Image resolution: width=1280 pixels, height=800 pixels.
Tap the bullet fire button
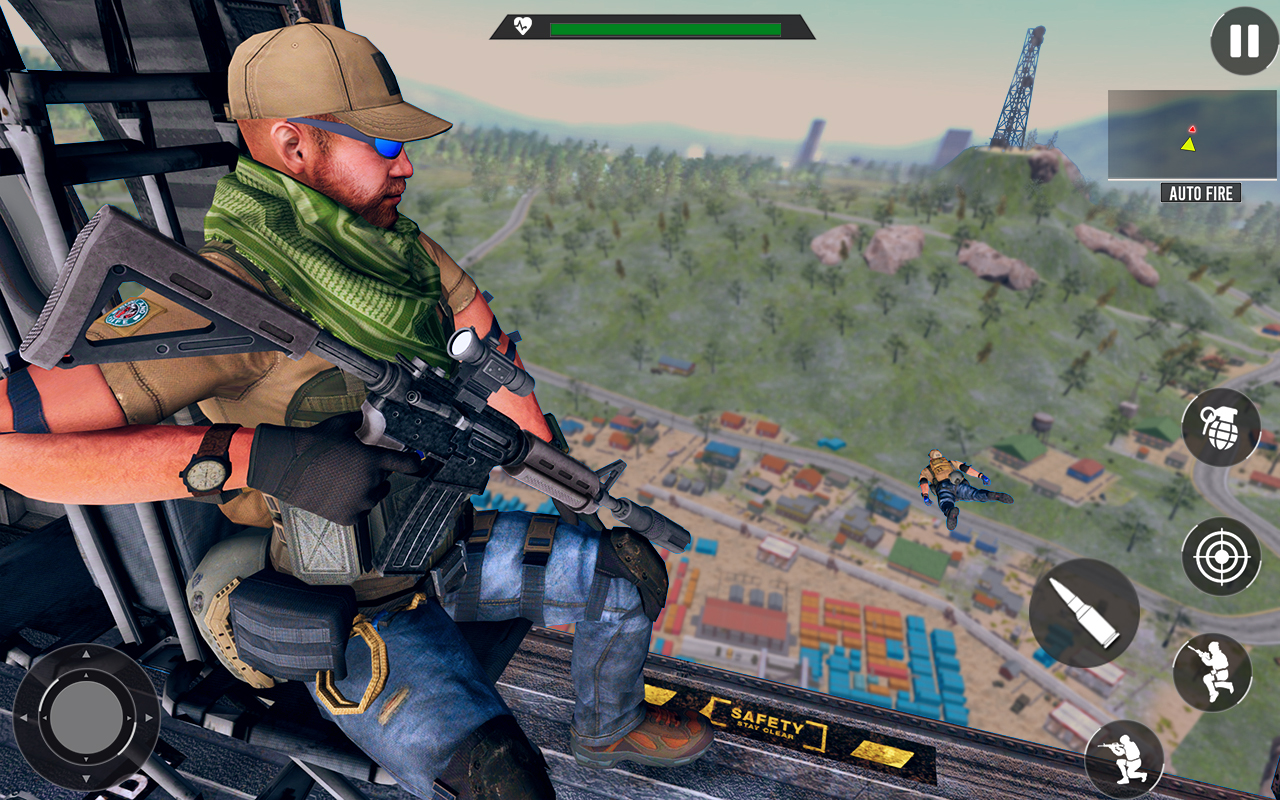(x=1084, y=613)
